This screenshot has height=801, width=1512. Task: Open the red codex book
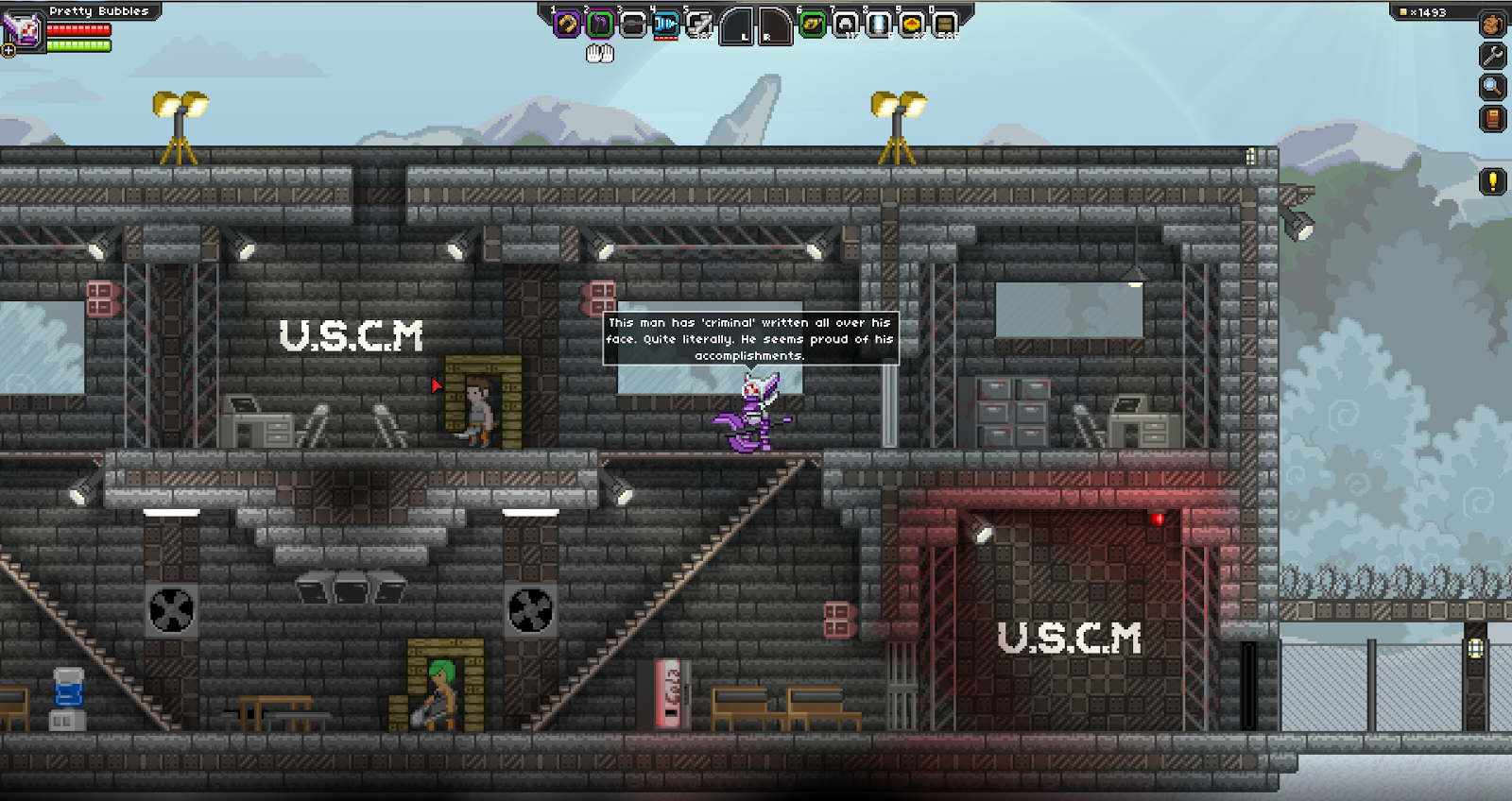coord(1493,120)
